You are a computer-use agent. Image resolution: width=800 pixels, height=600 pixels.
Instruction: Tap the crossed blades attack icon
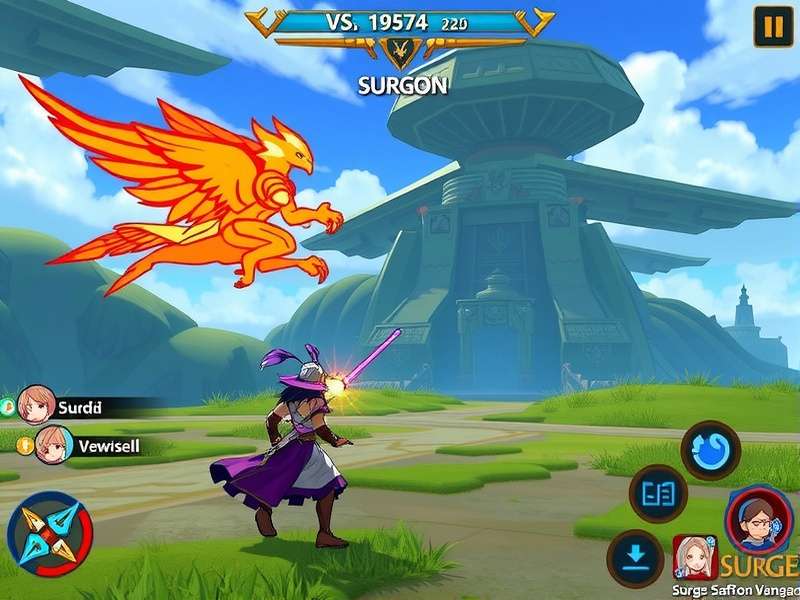(49, 529)
